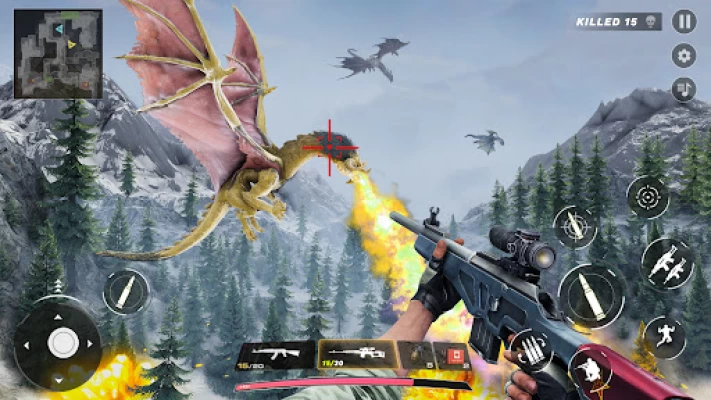Toggle the music note sound button

point(684,89)
